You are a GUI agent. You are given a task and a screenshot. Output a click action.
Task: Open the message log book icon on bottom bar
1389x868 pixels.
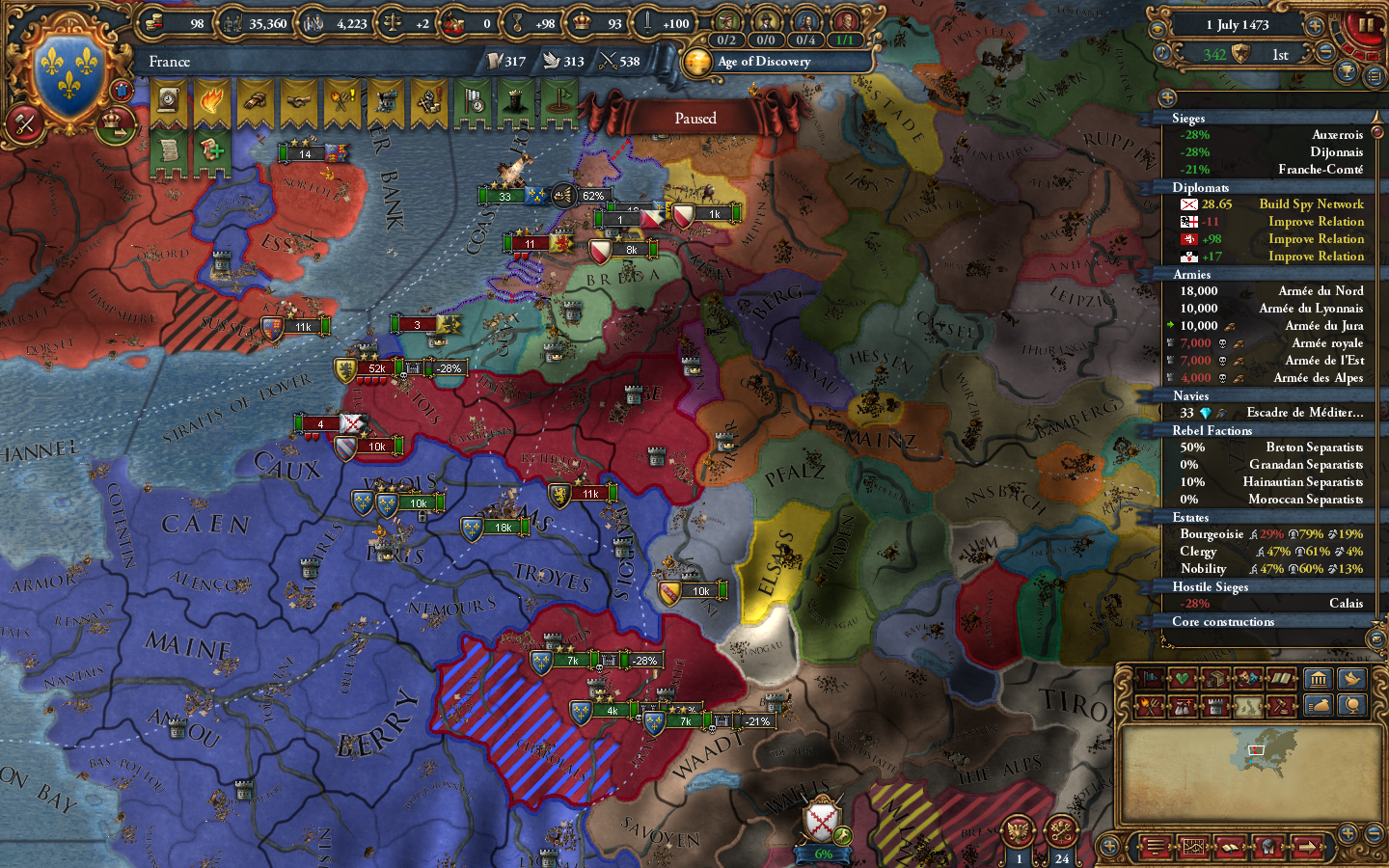click(1230, 846)
